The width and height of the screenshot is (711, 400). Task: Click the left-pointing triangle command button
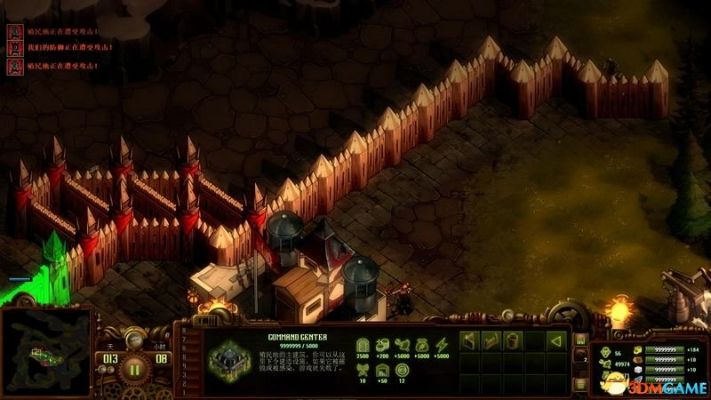coord(557,341)
